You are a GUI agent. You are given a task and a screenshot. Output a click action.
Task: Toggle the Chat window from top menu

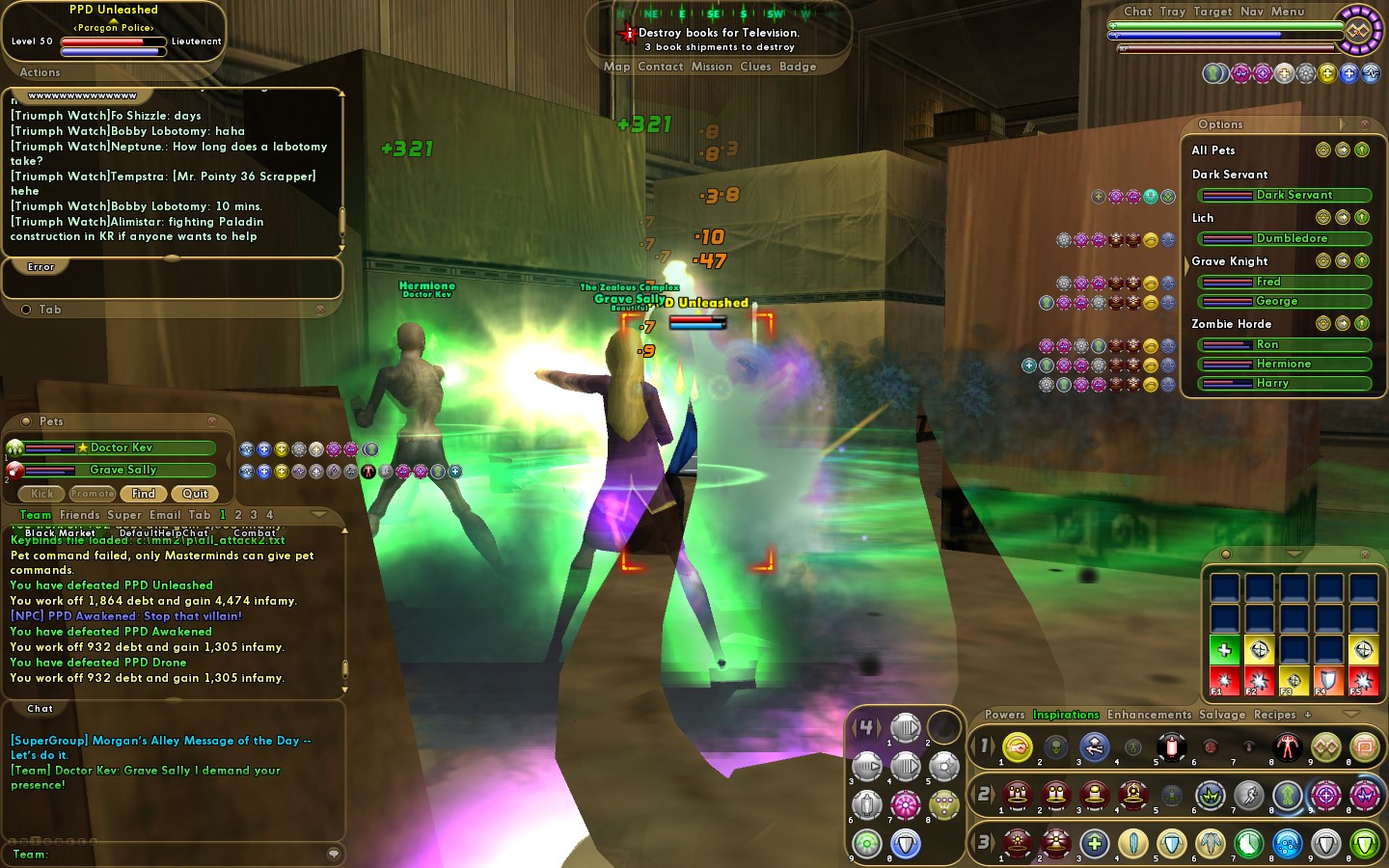[1138, 12]
